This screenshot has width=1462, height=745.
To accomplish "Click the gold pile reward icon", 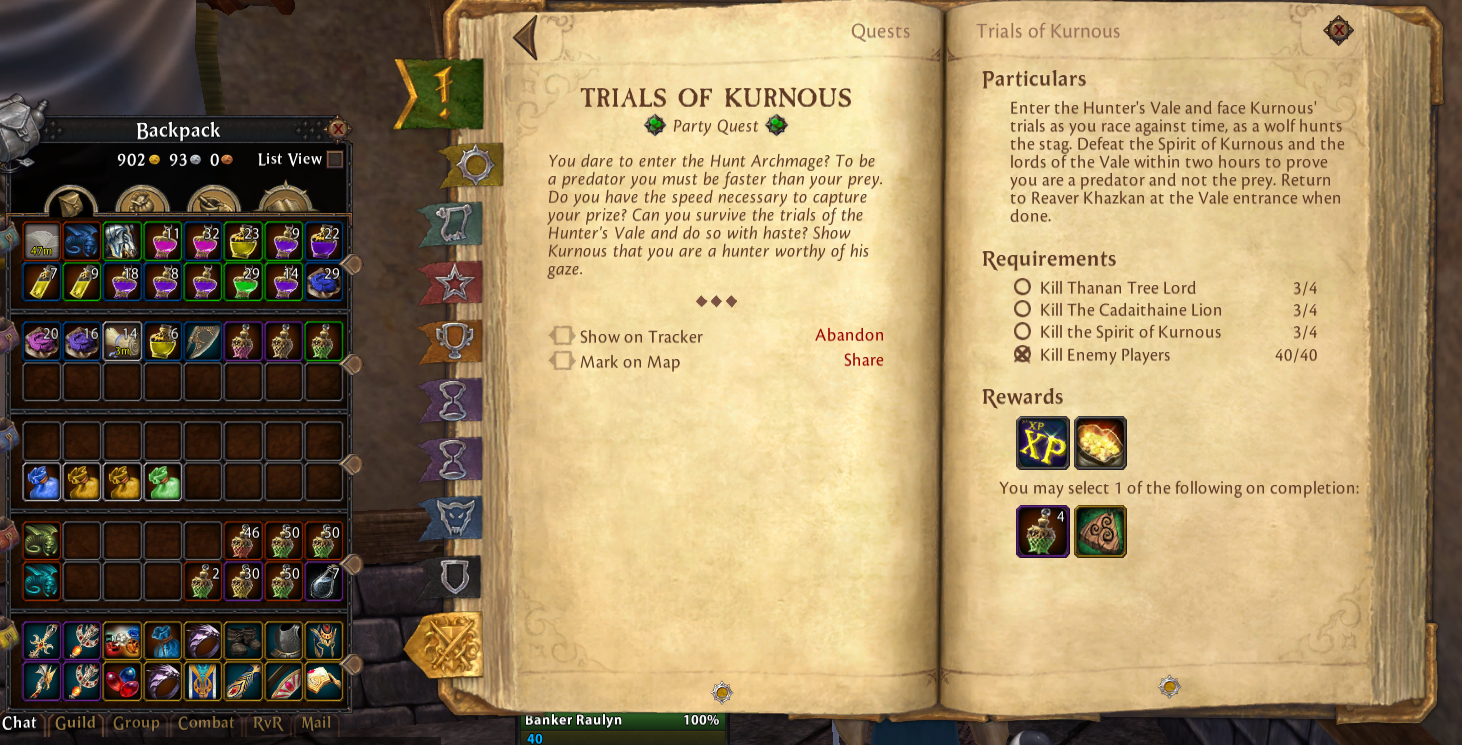I will pyautogui.click(x=1100, y=443).
